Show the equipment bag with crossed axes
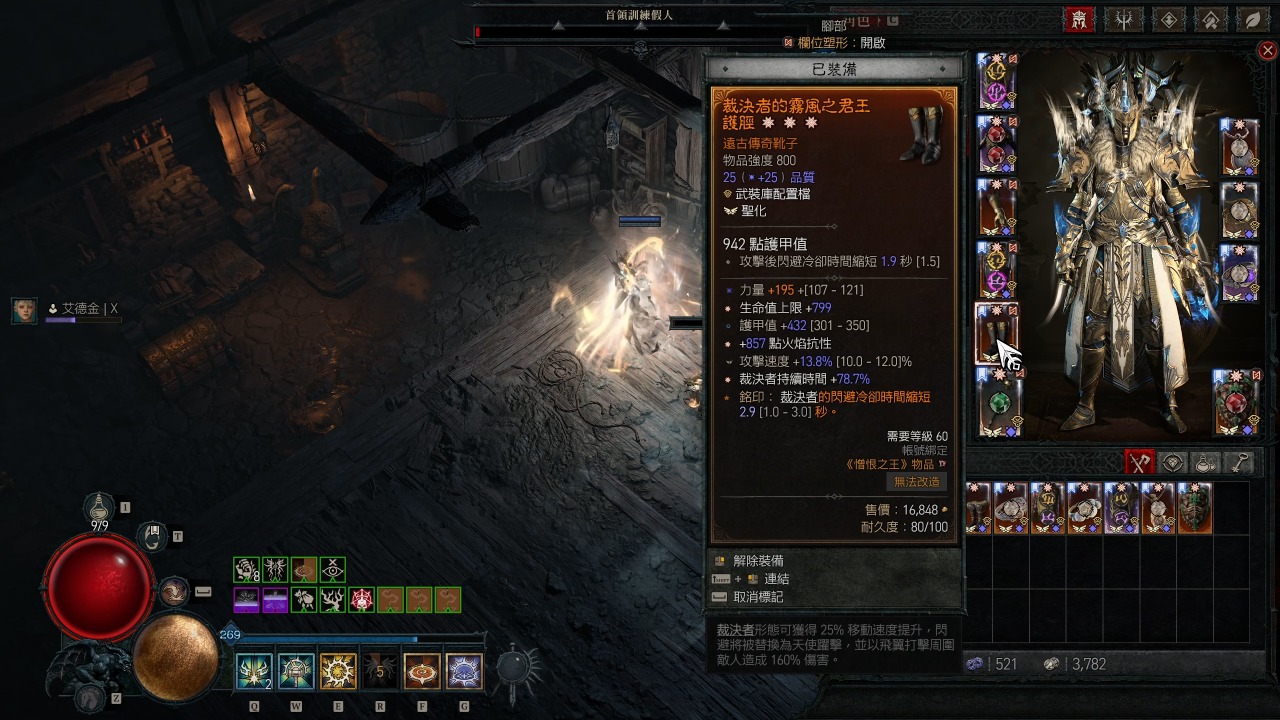This screenshot has height=720, width=1280. 1140,462
